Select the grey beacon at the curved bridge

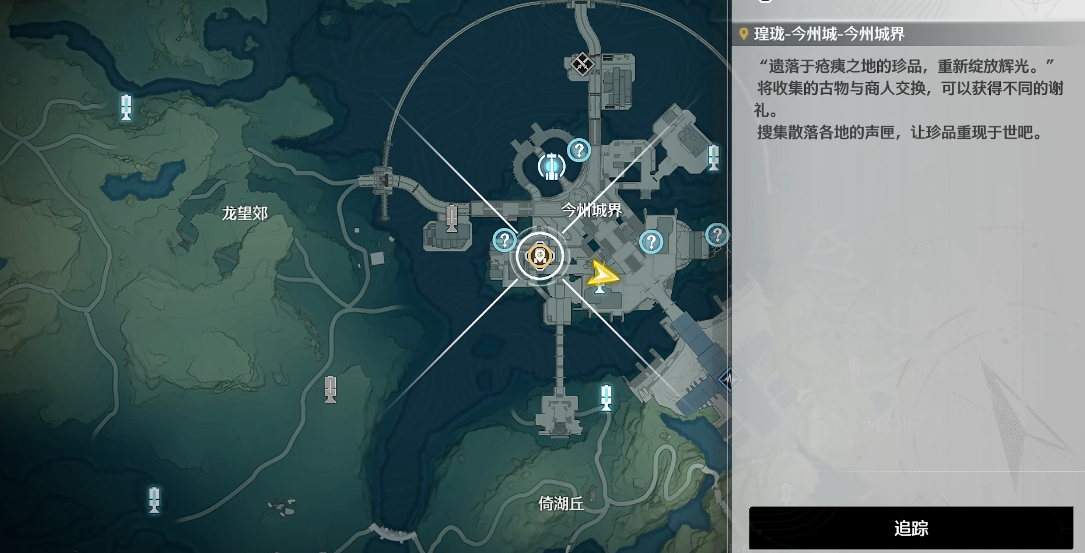tap(452, 218)
